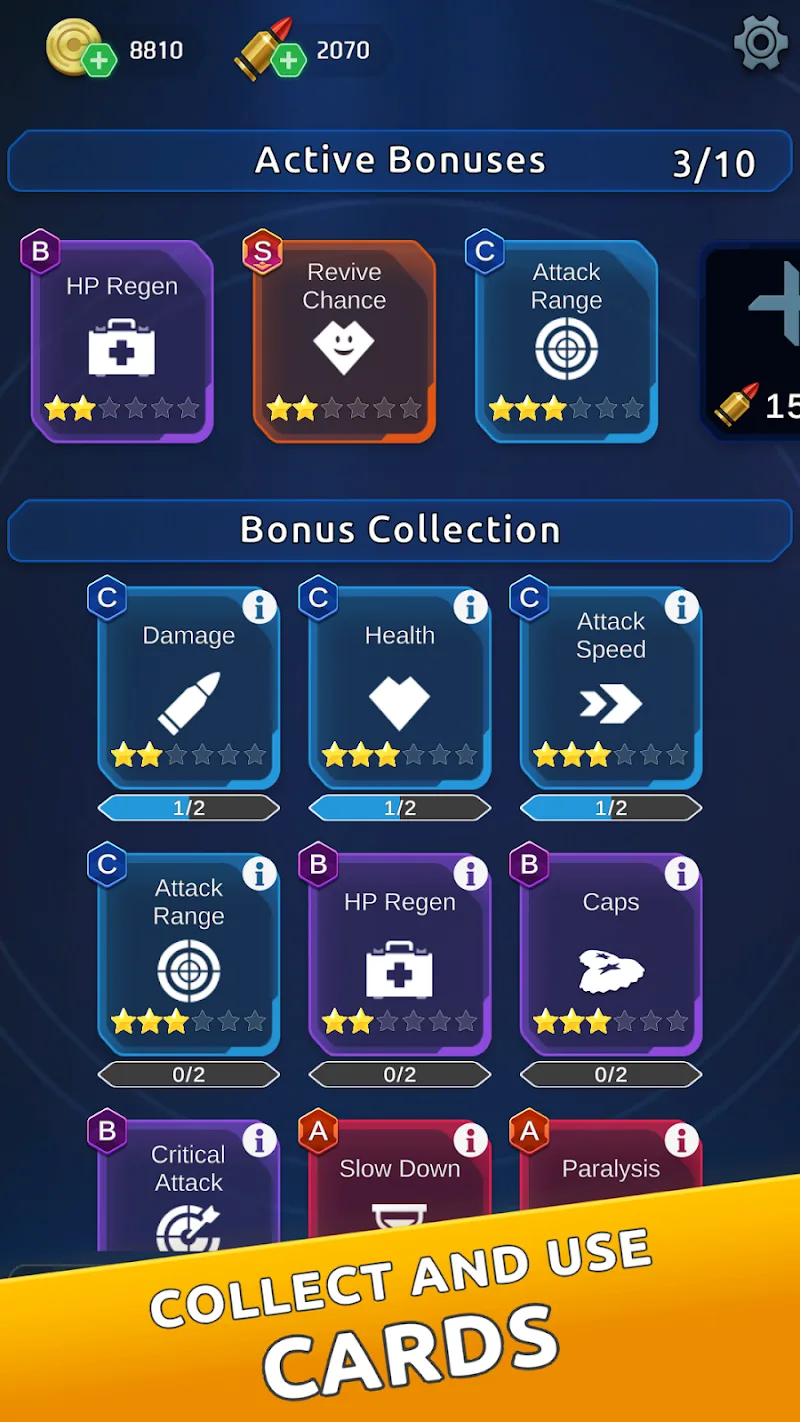Open settings with the gear icon
Viewport: 800px width, 1422px height.
point(760,44)
